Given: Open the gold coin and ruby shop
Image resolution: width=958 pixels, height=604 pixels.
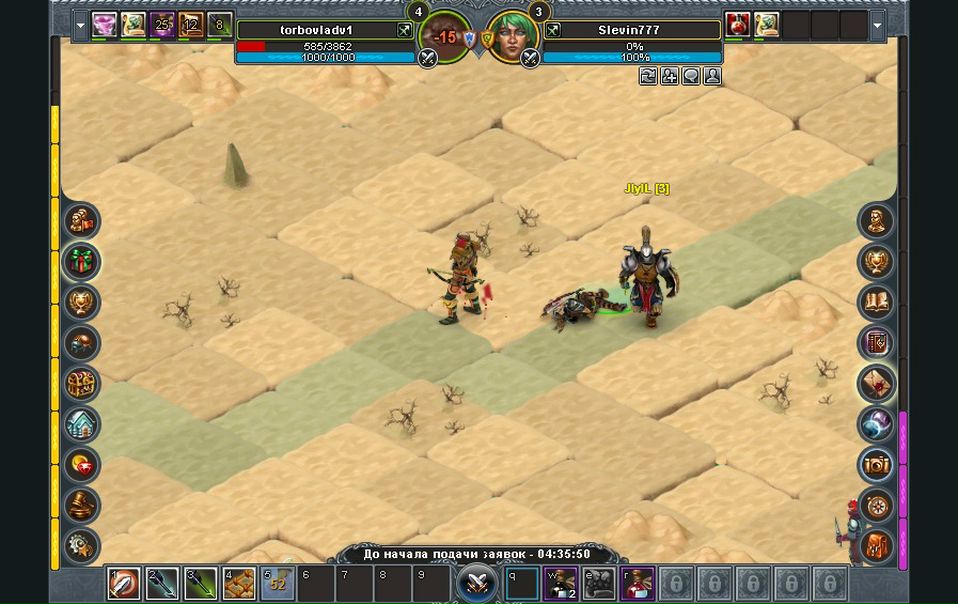Looking at the screenshot, I should [x=81, y=465].
